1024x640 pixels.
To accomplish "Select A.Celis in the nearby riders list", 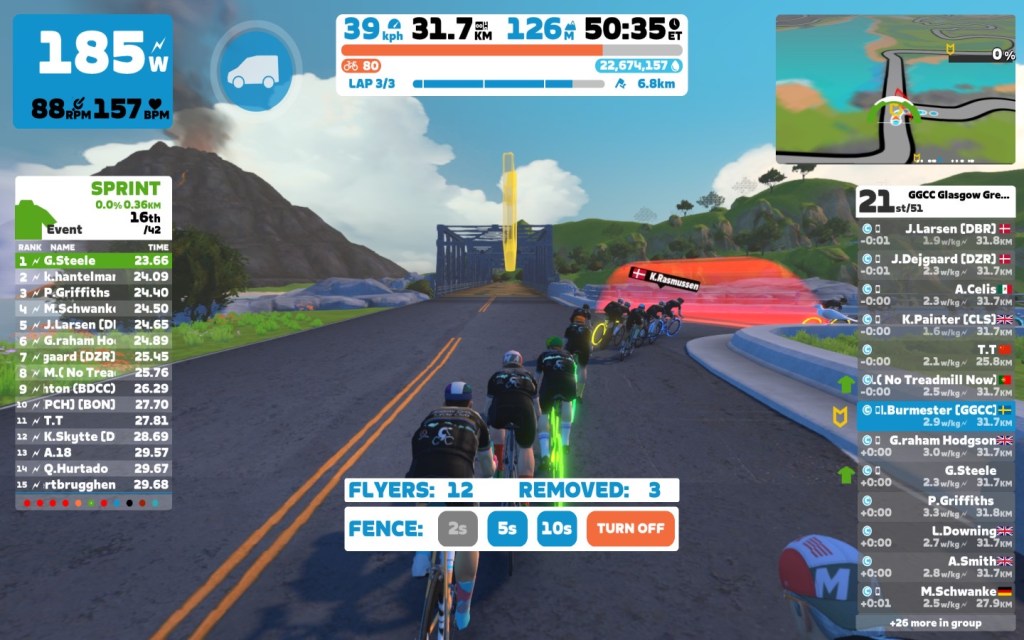I will [x=936, y=295].
